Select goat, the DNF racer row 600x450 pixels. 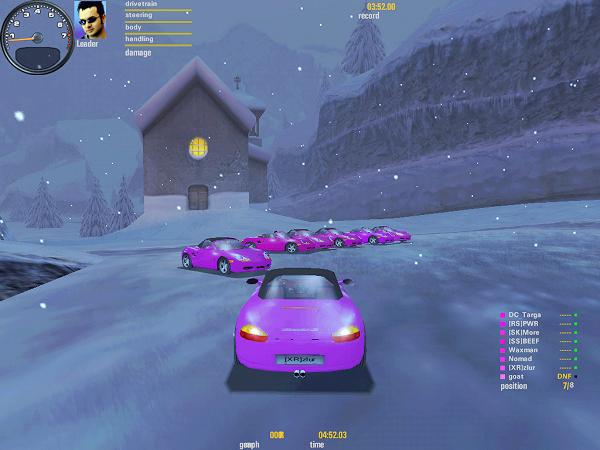click(x=517, y=377)
